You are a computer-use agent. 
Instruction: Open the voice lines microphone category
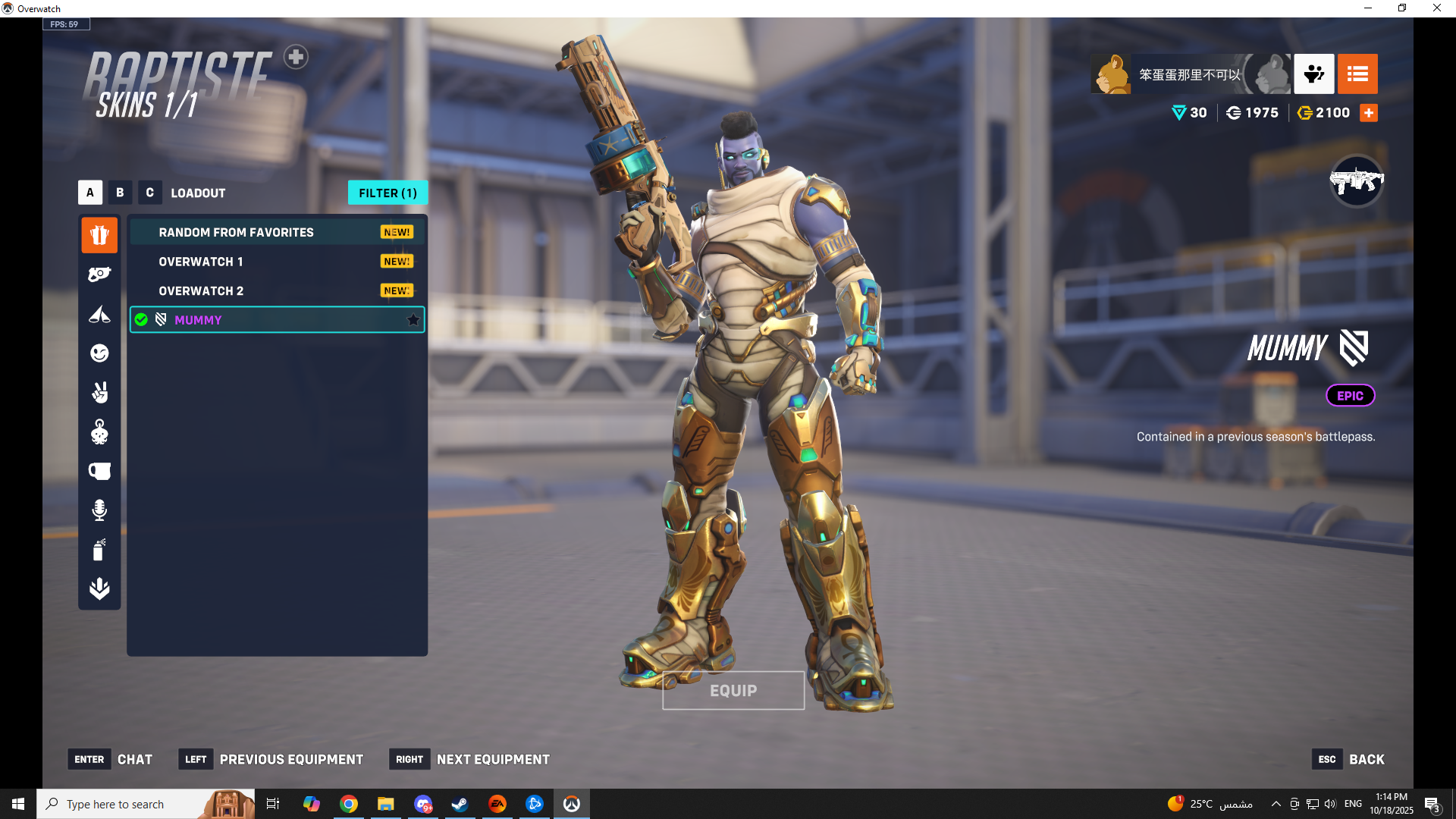tap(99, 510)
